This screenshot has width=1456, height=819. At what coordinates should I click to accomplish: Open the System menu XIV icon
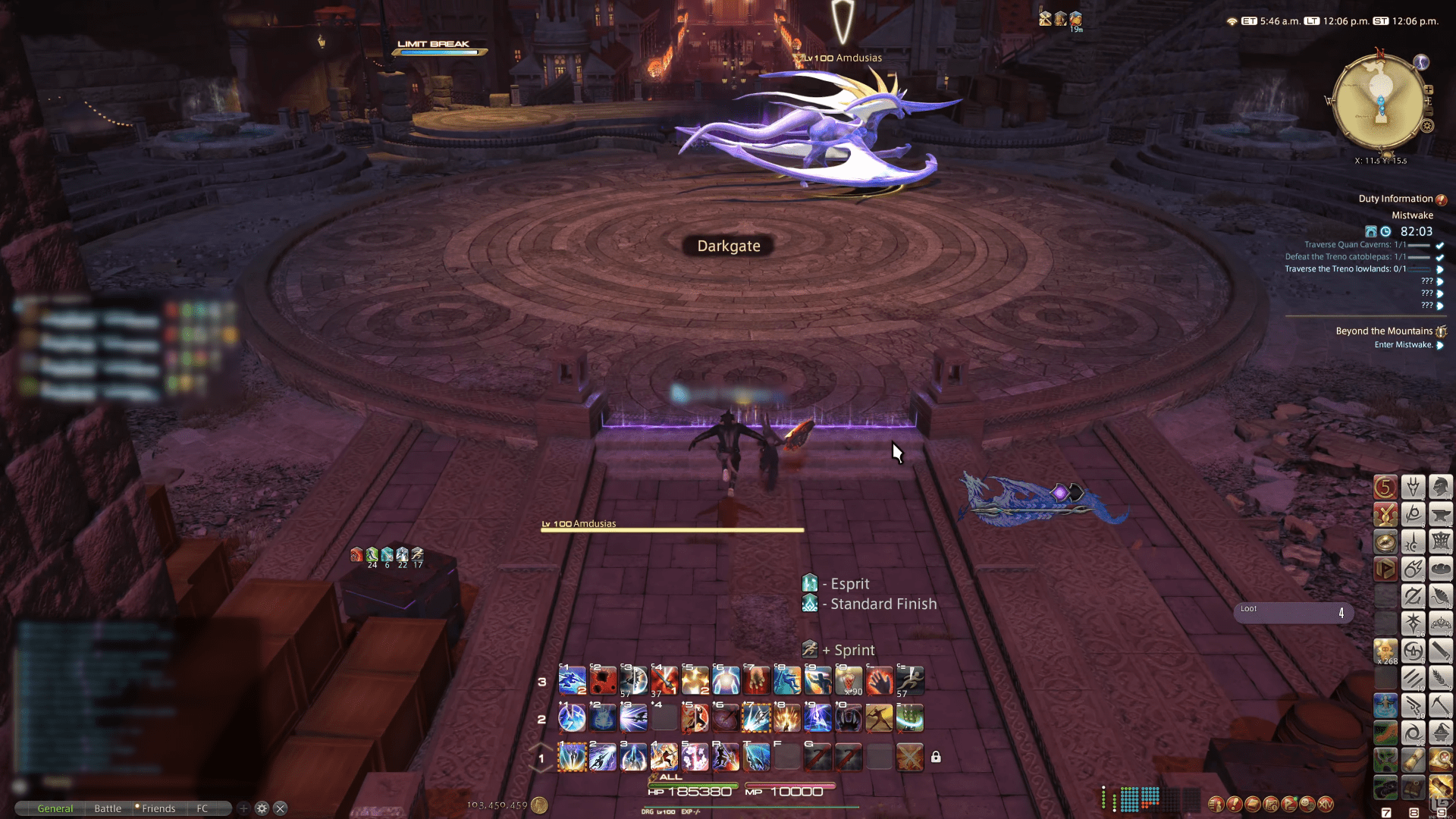[1326, 804]
